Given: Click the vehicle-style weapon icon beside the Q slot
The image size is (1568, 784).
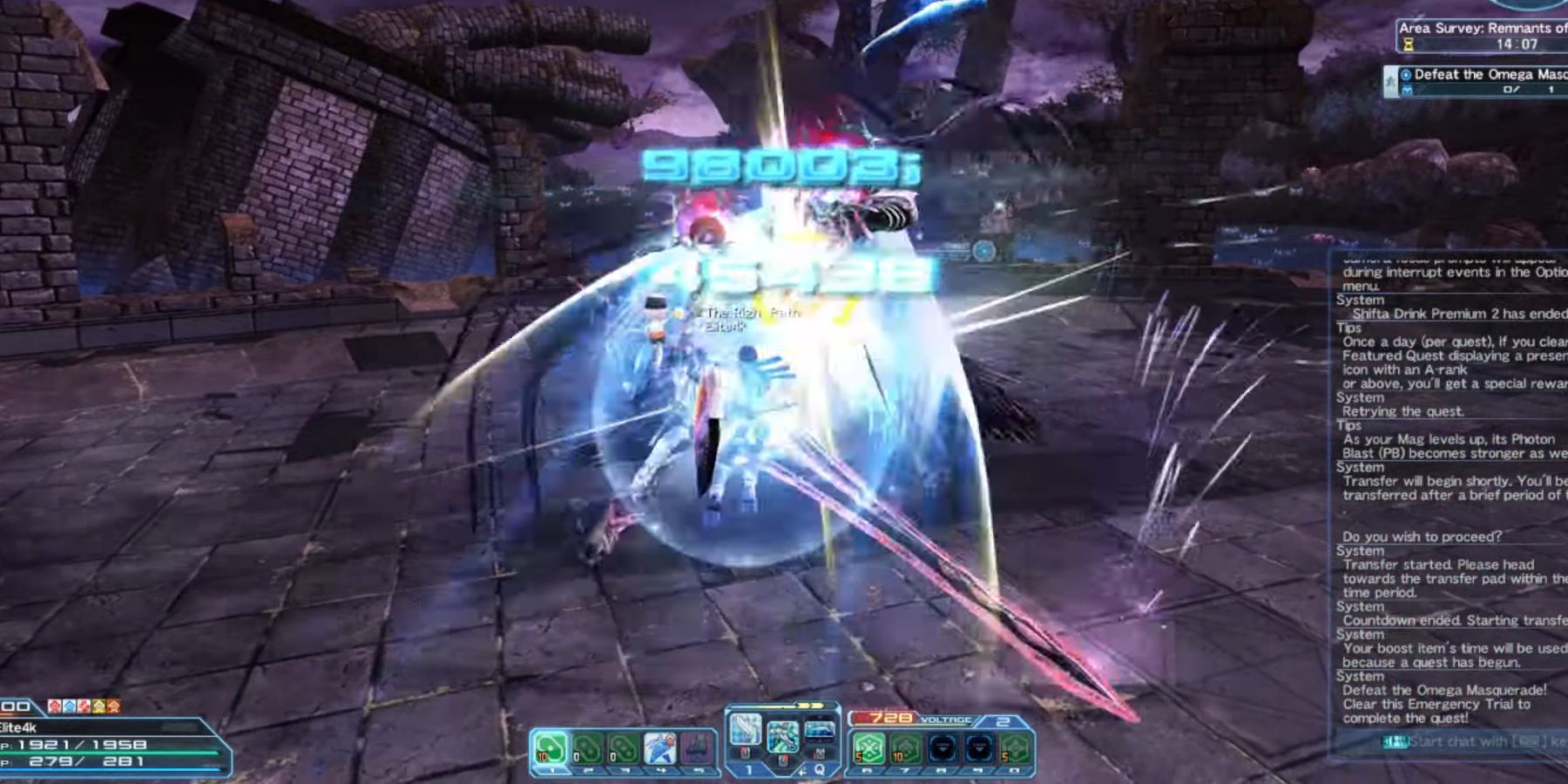Looking at the screenshot, I should coord(820,730).
